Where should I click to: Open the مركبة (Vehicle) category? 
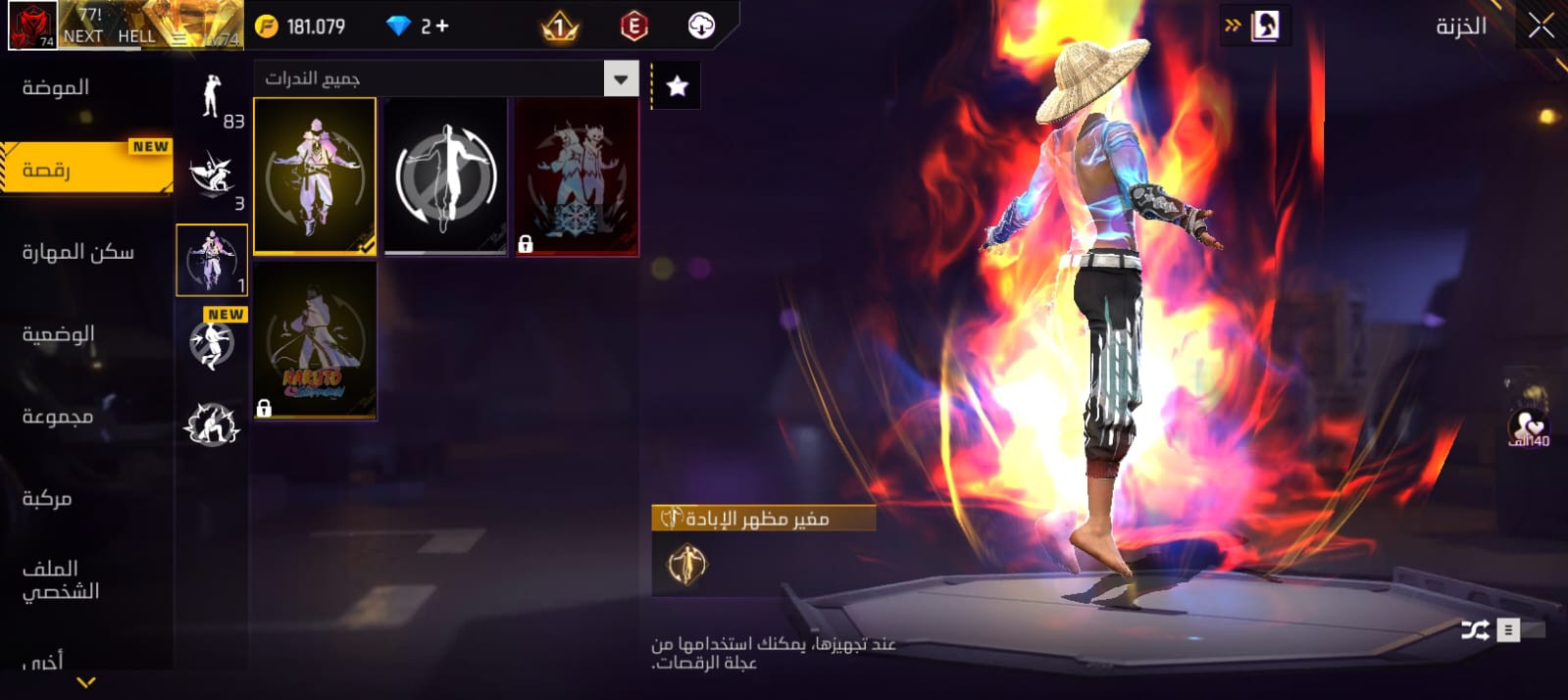tap(47, 499)
